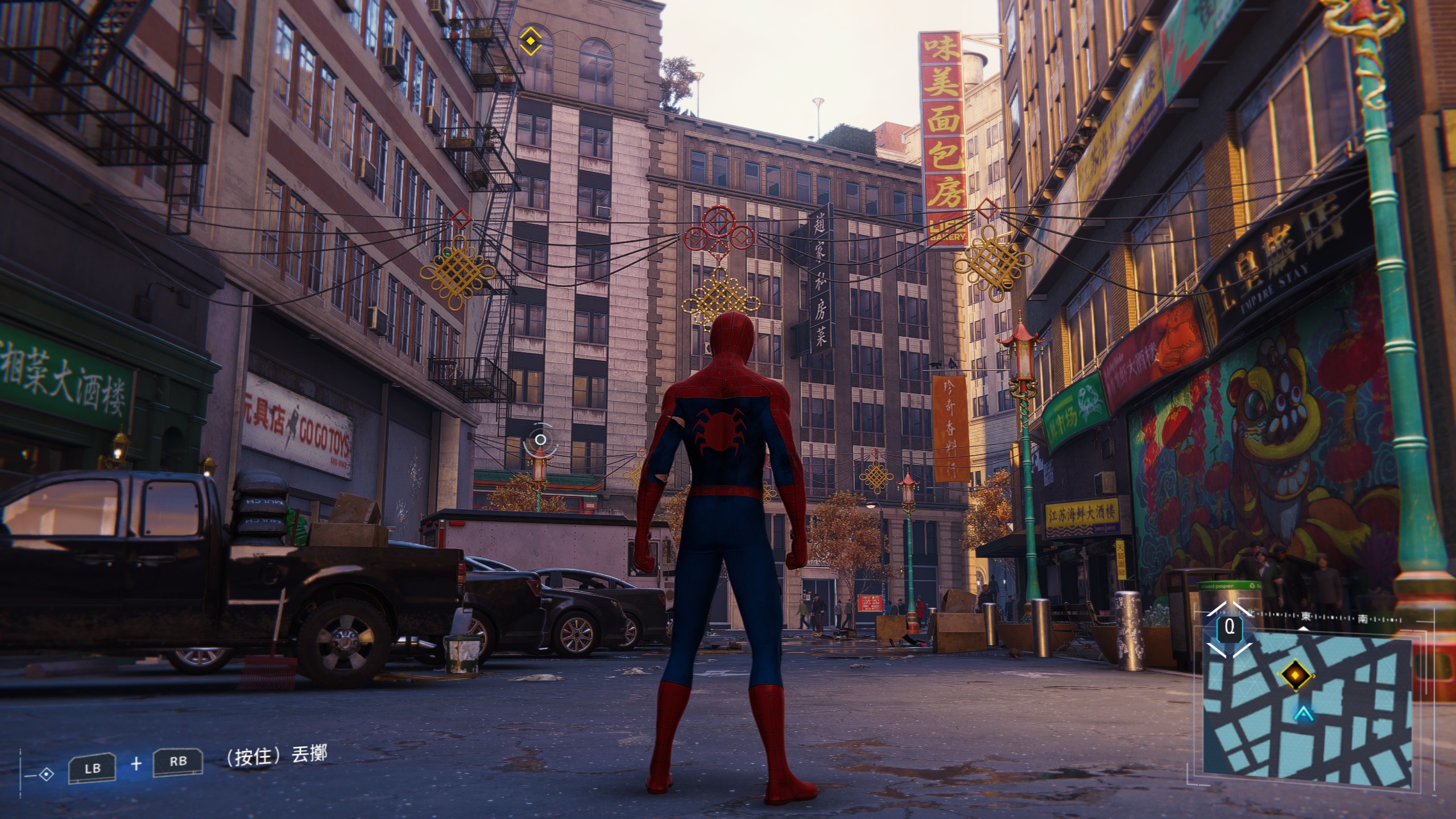Viewport: 1456px width, 819px height.
Task: Click the plus sign between LB and RB prompts
Action: click(136, 764)
